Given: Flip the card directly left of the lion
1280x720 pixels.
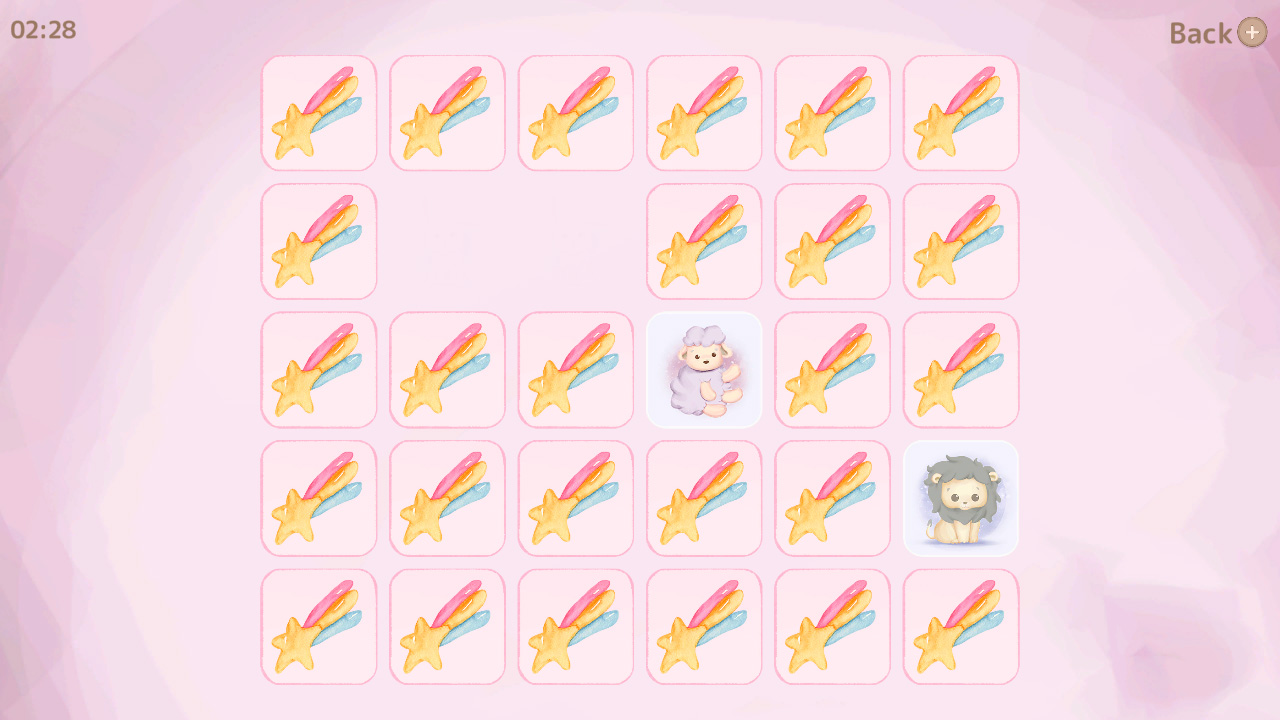Looking at the screenshot, I should pos(832,498).
